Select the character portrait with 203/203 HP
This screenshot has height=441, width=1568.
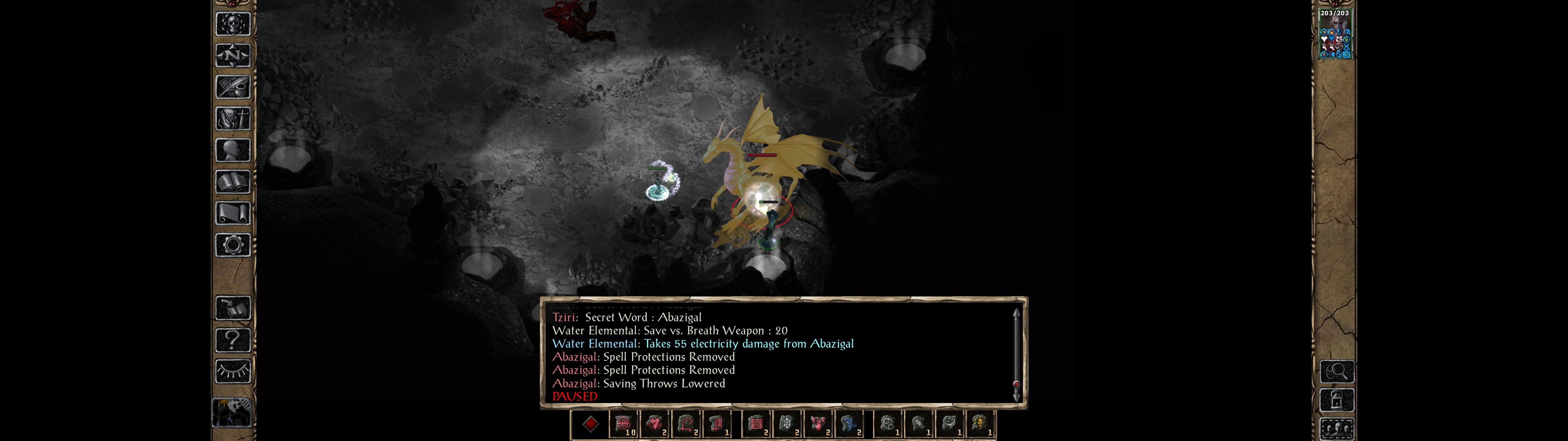[x=1334, y=34]
